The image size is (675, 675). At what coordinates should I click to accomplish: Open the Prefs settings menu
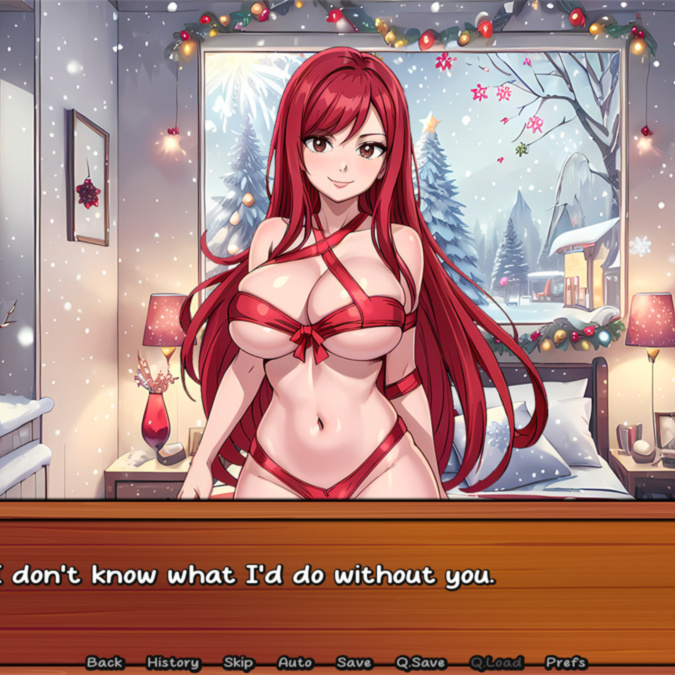[x=566, y=662]
